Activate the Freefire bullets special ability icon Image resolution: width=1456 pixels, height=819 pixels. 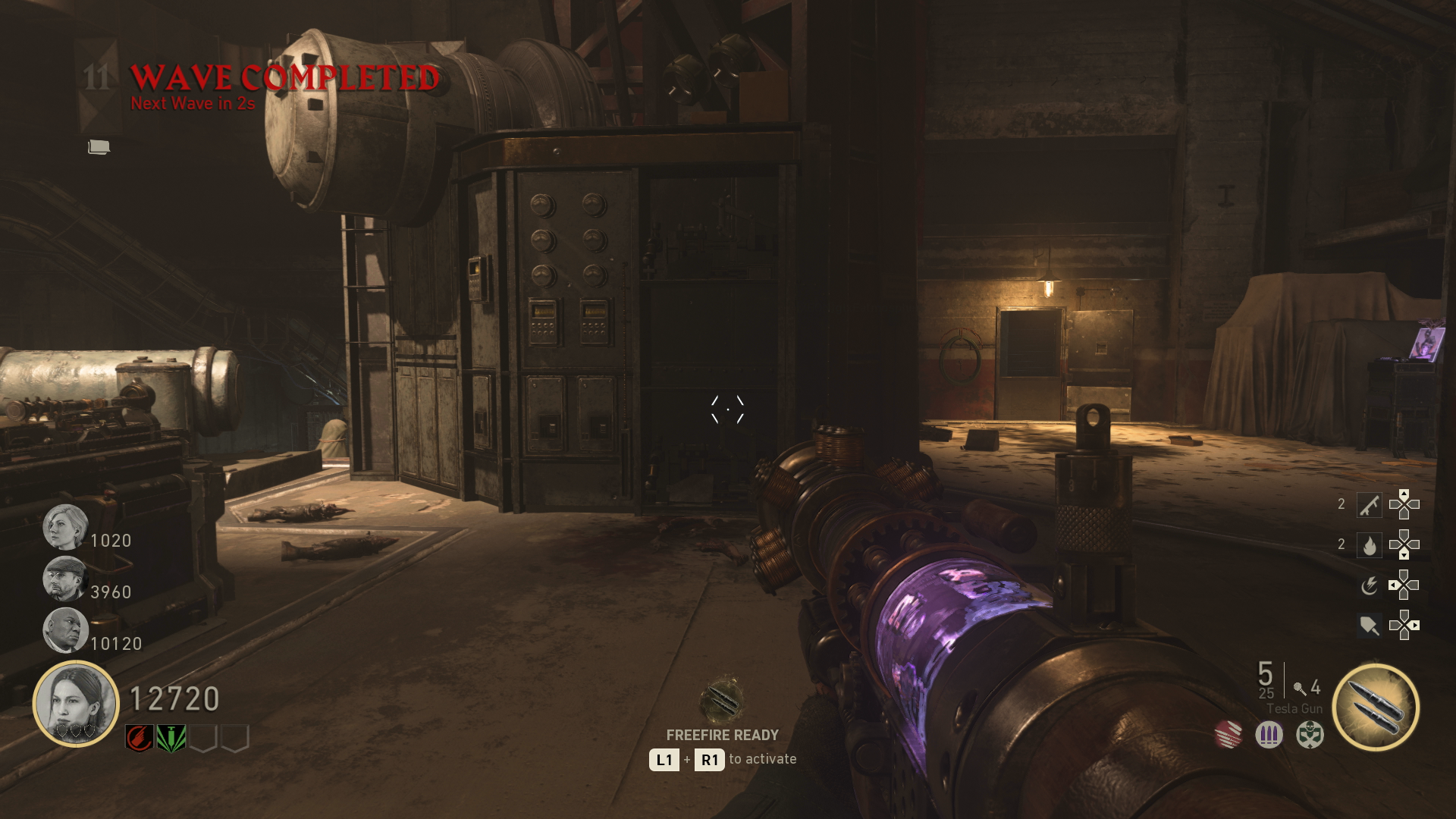[1376, 708]
